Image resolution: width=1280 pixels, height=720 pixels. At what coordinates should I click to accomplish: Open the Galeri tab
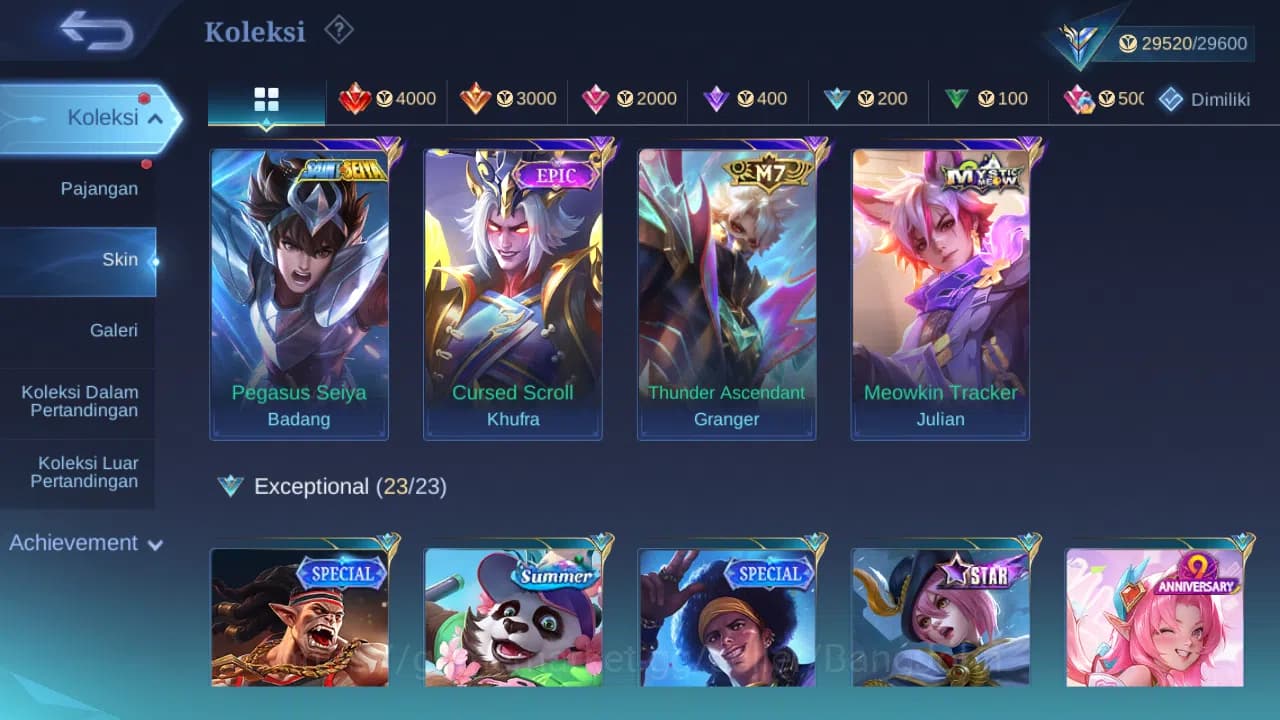click(113, 330)
